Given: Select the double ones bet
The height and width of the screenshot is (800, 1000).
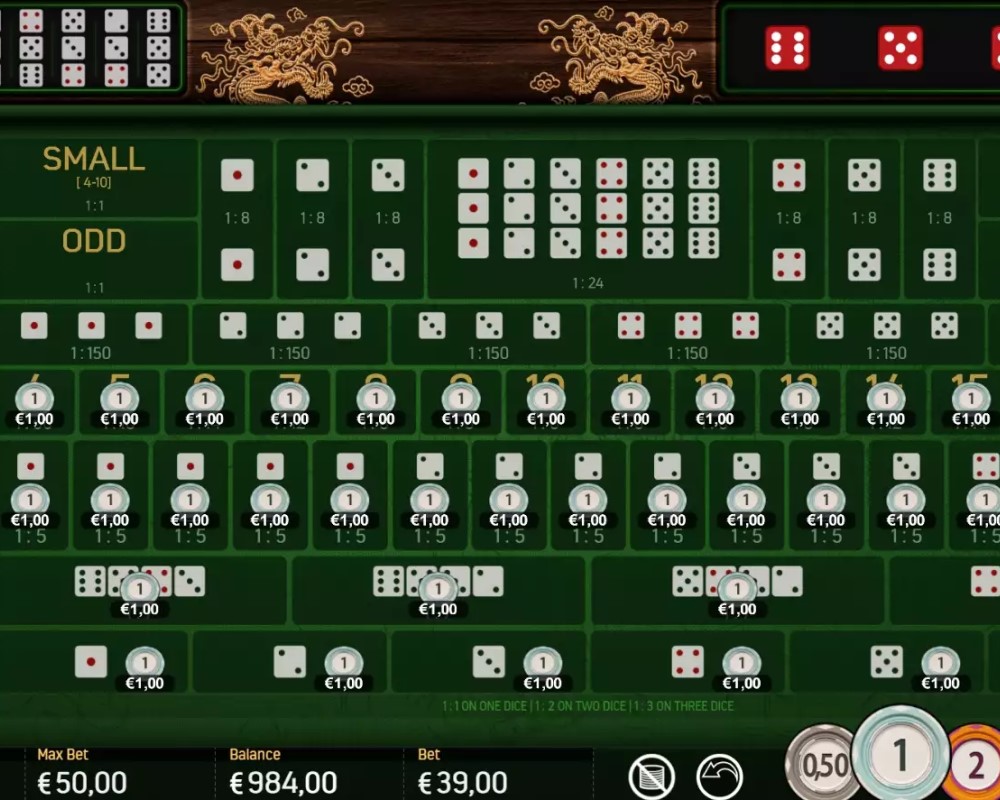Looking at the screenshot, I should click(x=237, y=219).
